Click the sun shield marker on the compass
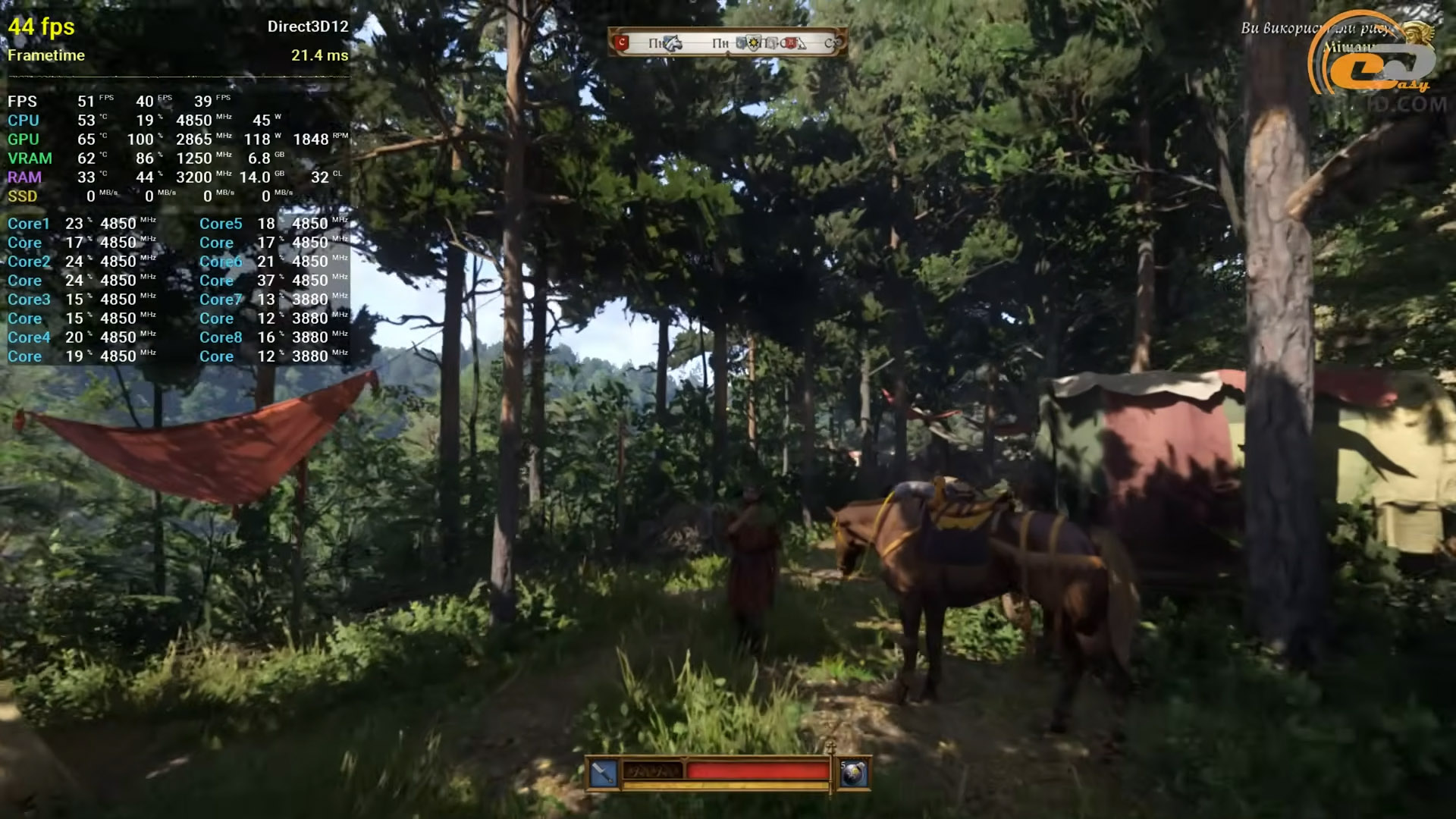Viewport: 1456px width, 819px height. 754,42
